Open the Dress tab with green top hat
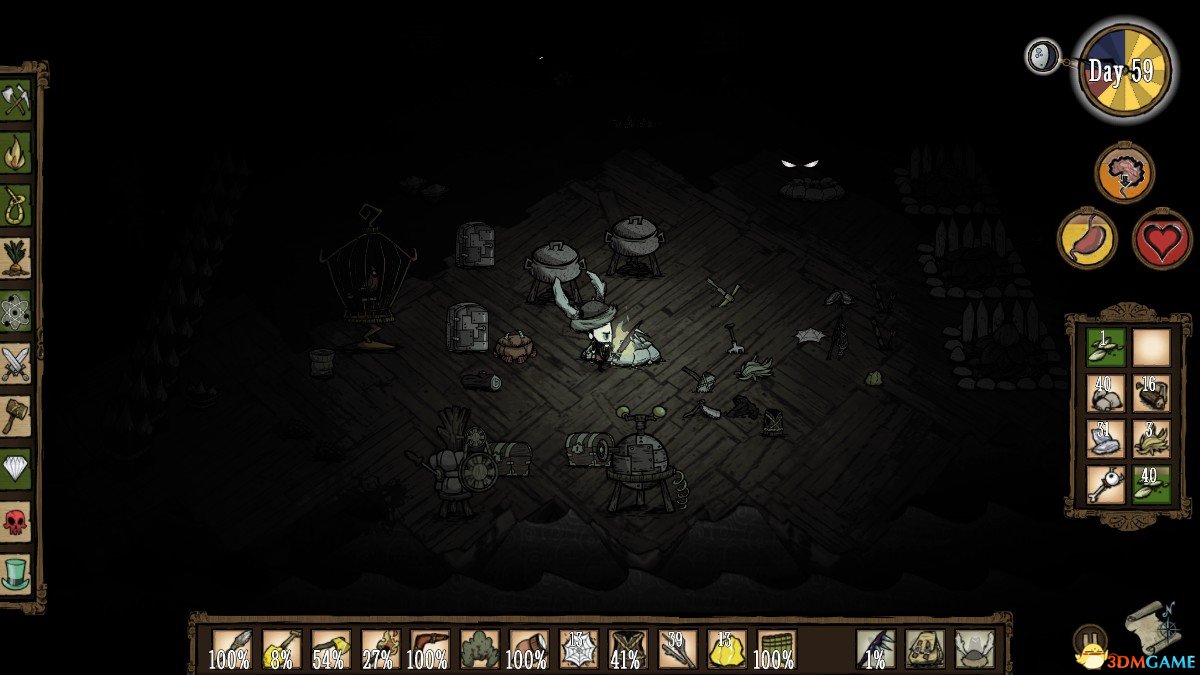The width and height of the screenshot is (1200, 675). (x=16, y=573)
